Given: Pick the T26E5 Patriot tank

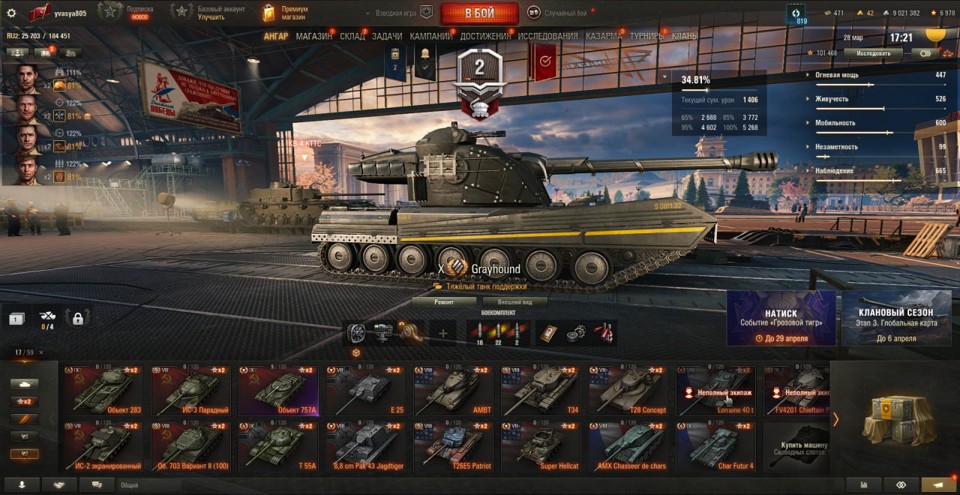Looking at the screenshot, I should tap(452, 445).
